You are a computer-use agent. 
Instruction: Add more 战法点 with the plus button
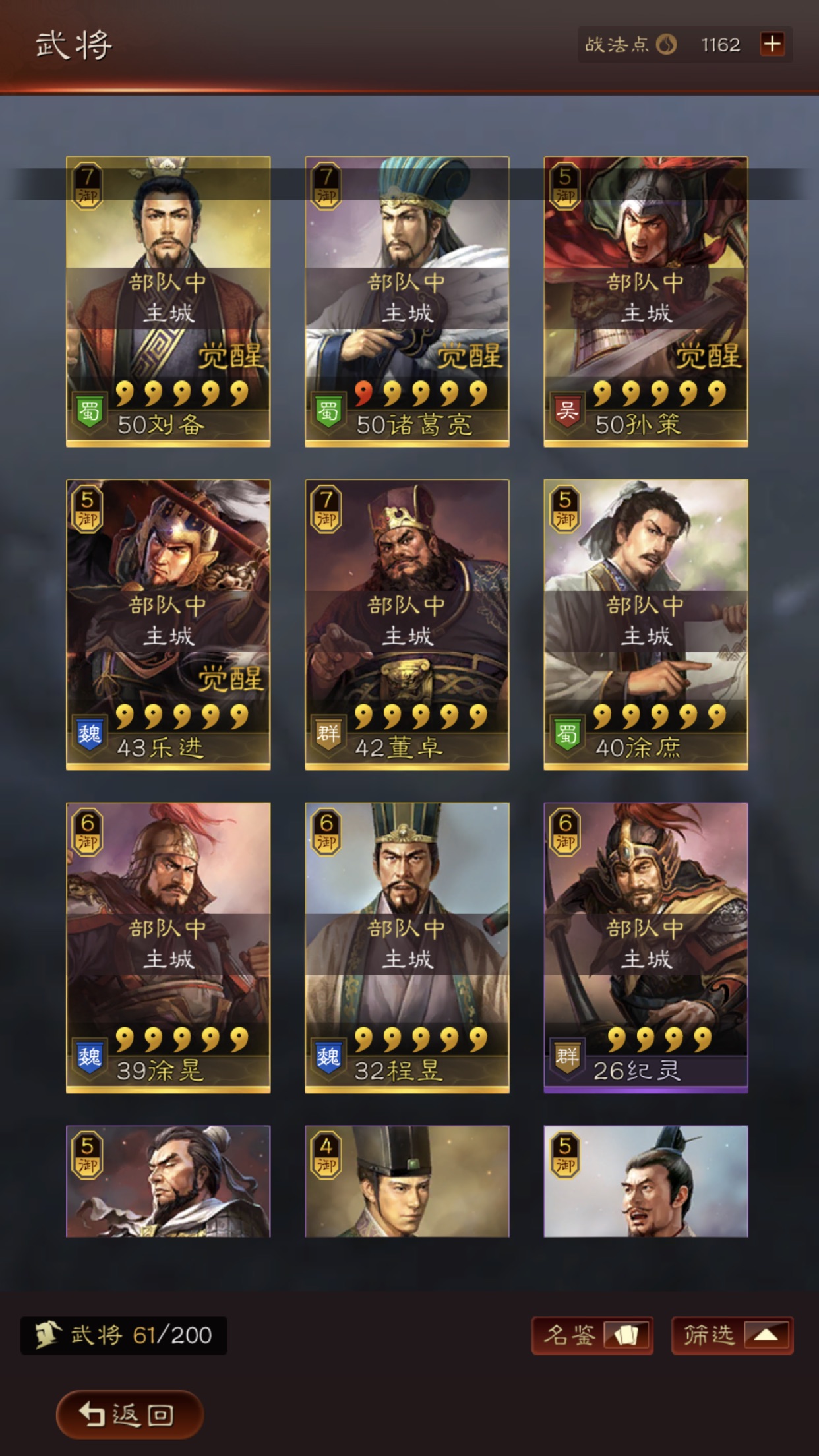pos(772,44)
